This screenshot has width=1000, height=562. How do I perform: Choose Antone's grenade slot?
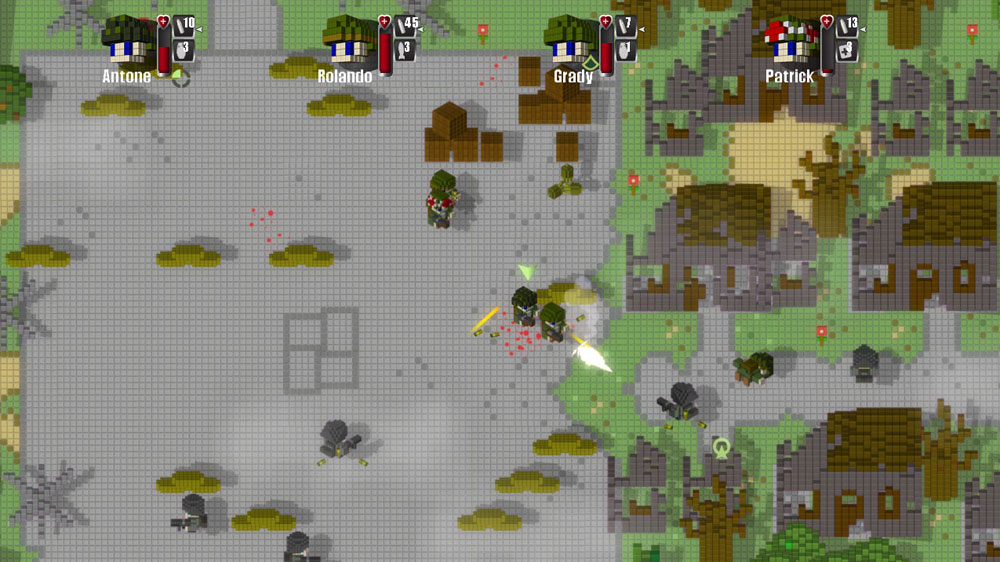coord(184,50)
